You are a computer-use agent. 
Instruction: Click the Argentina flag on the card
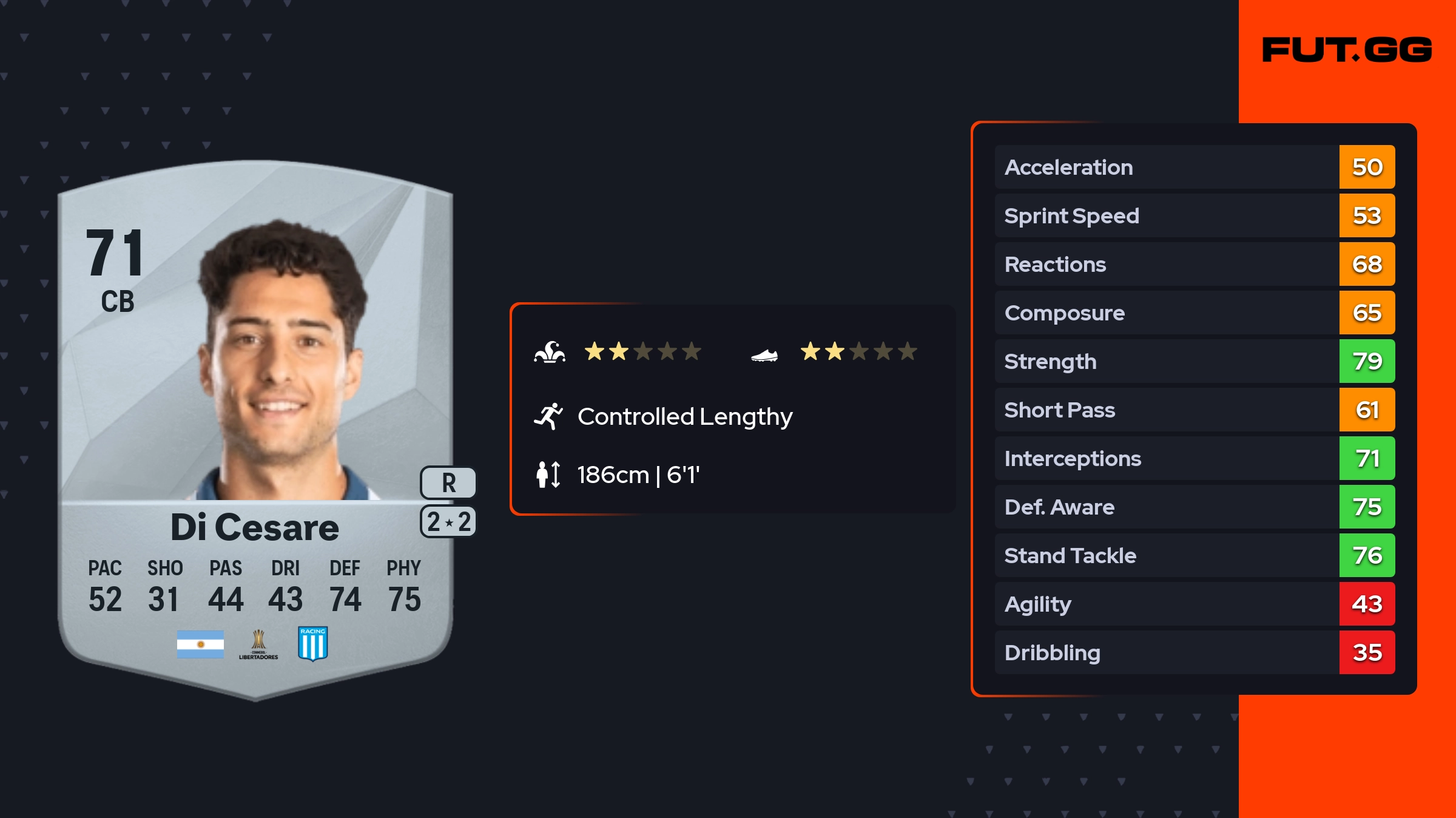200,644
